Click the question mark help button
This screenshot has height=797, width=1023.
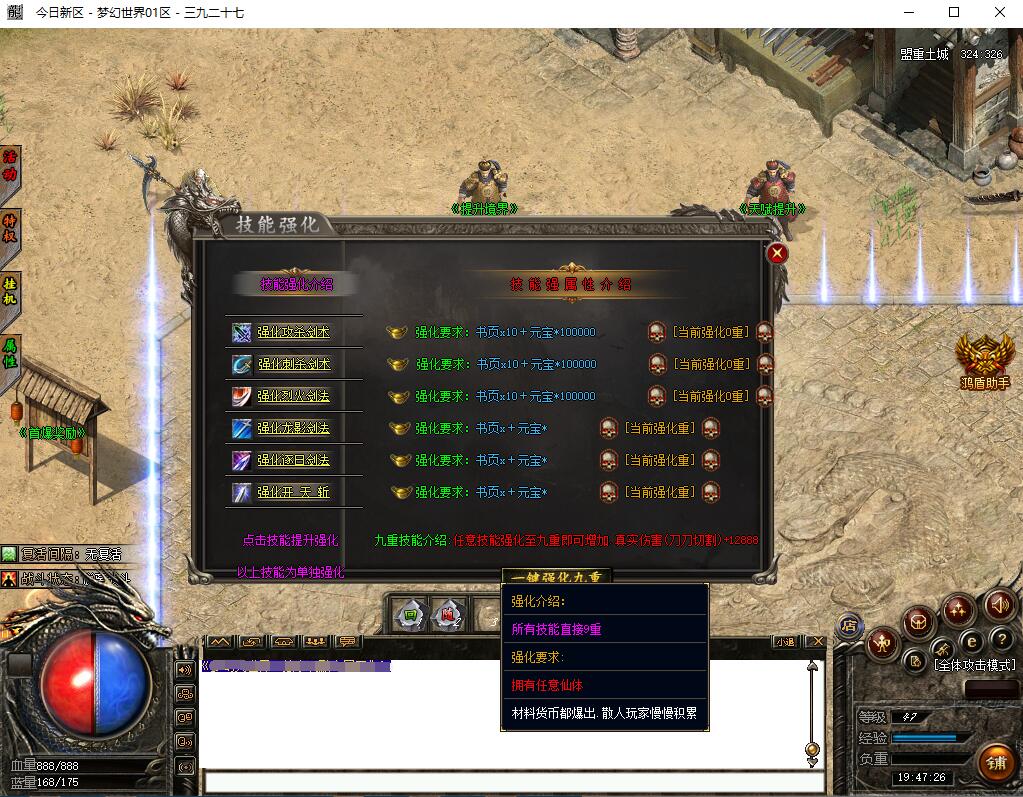click(x=1001, y=639)
